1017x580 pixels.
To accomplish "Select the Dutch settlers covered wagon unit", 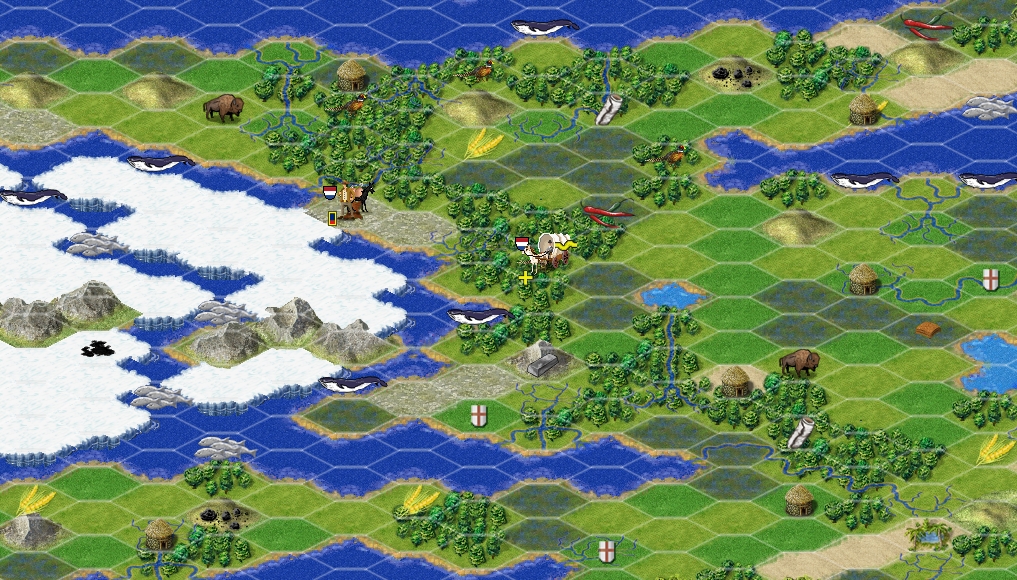I will (548, 251).
